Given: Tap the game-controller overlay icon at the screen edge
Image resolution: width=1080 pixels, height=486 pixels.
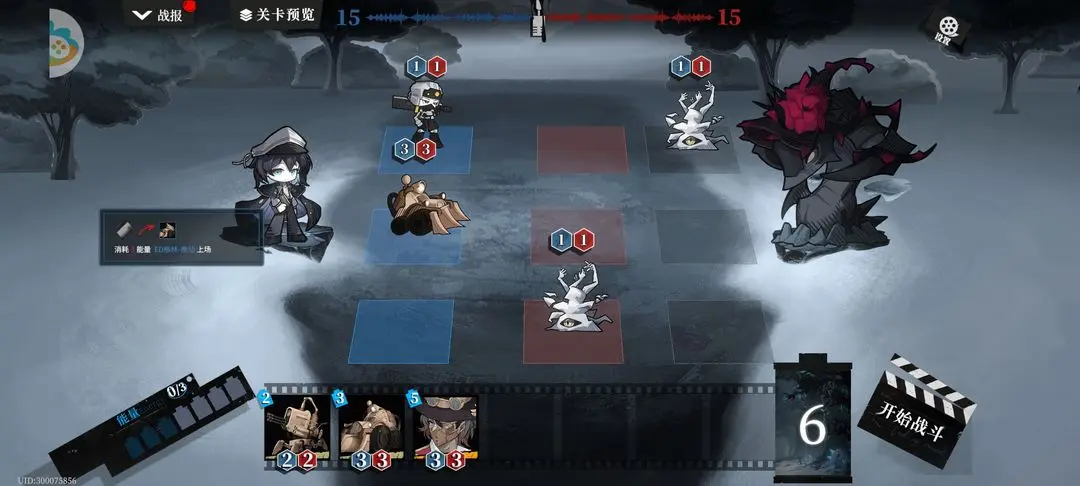Looking at the screenshot, I should [x=62, y=45].
